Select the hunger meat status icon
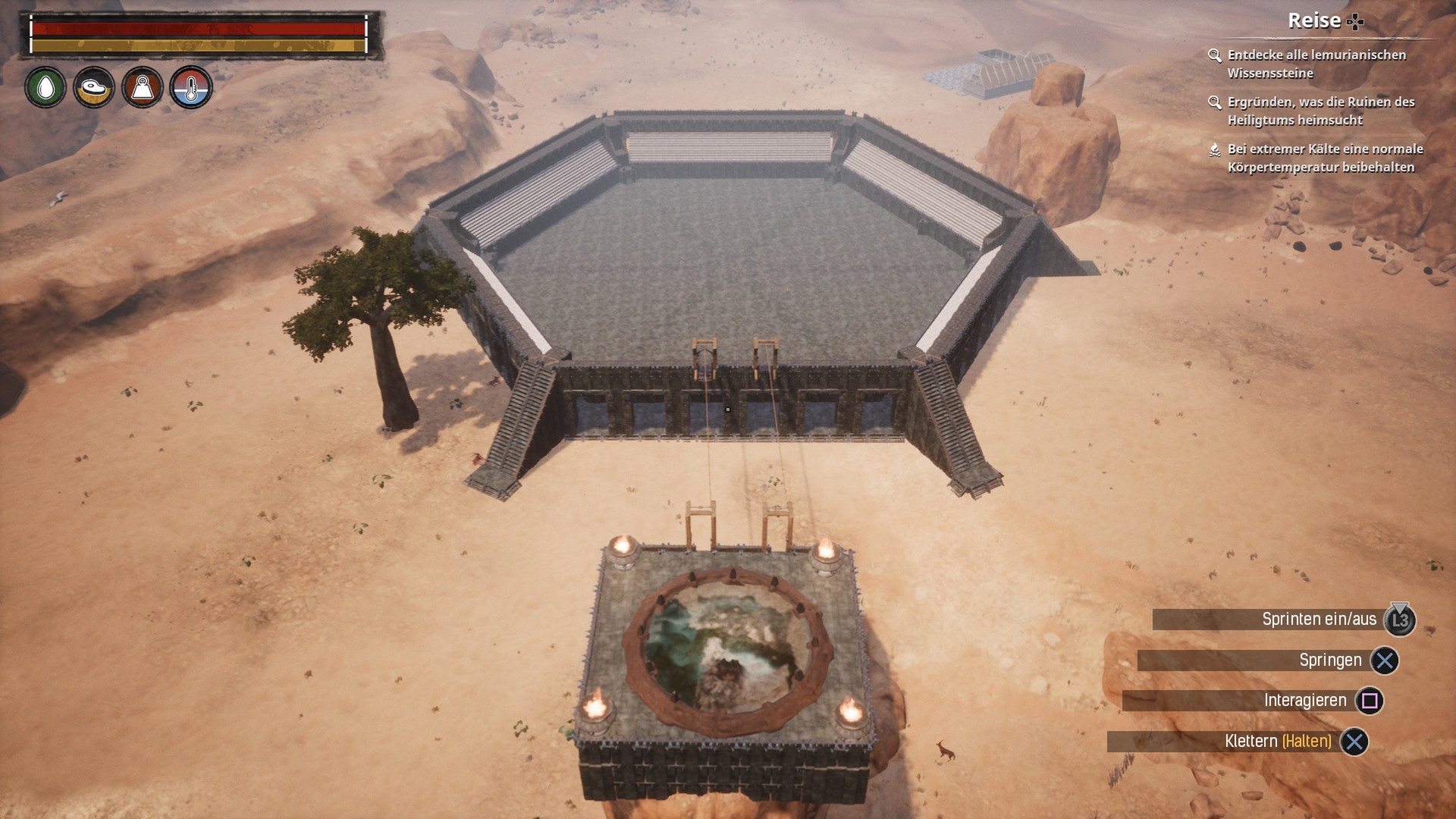1456x819 pixels. (x=94, y=88)
